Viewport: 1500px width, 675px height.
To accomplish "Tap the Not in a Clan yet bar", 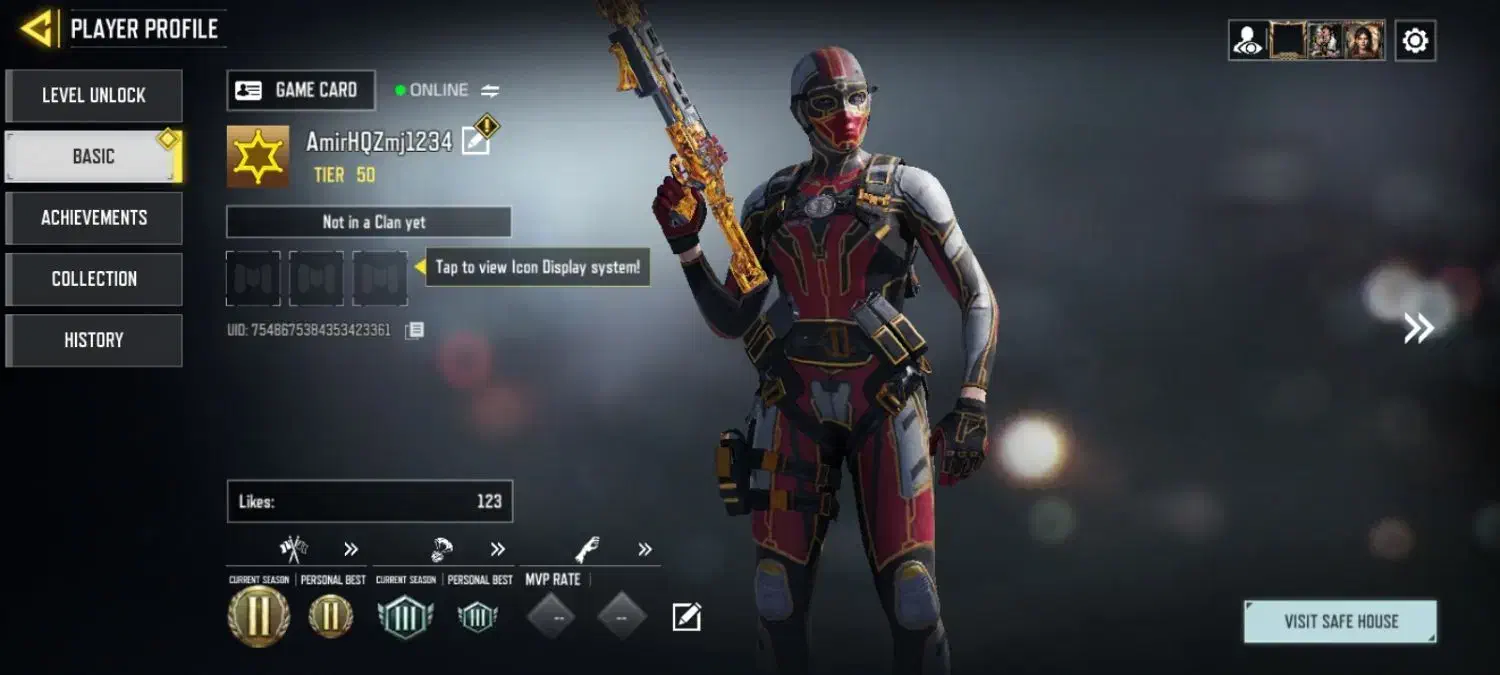I will (369, 222).
